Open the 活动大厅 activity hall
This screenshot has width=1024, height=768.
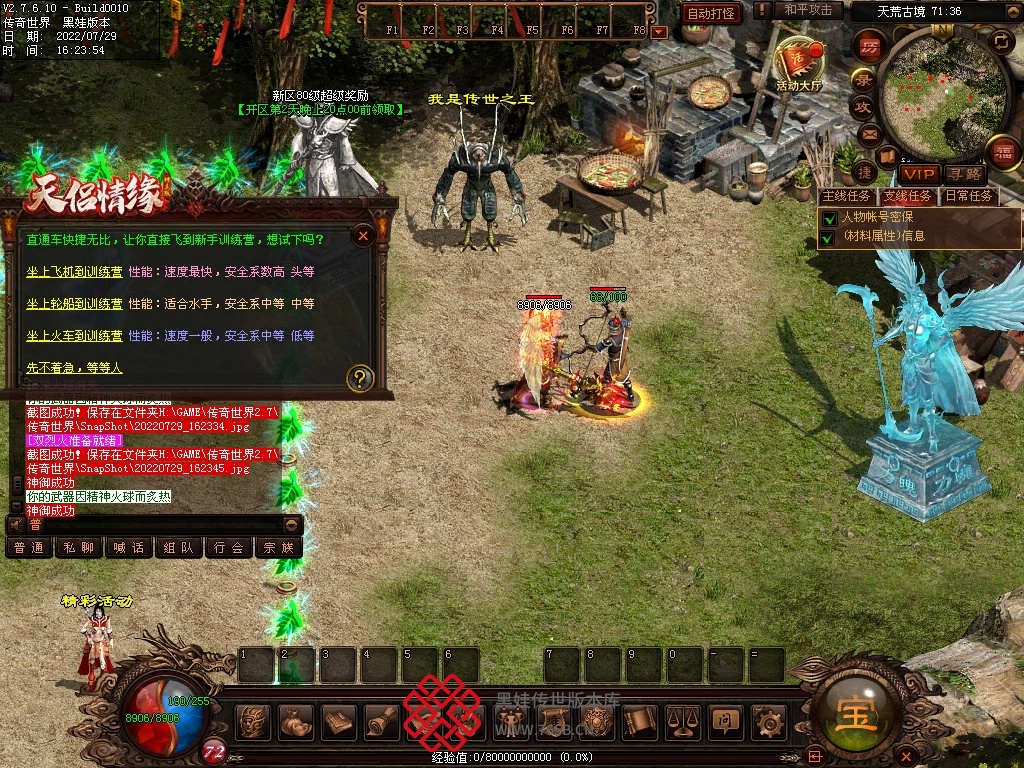pyautogui.click(x=798, y=65)
